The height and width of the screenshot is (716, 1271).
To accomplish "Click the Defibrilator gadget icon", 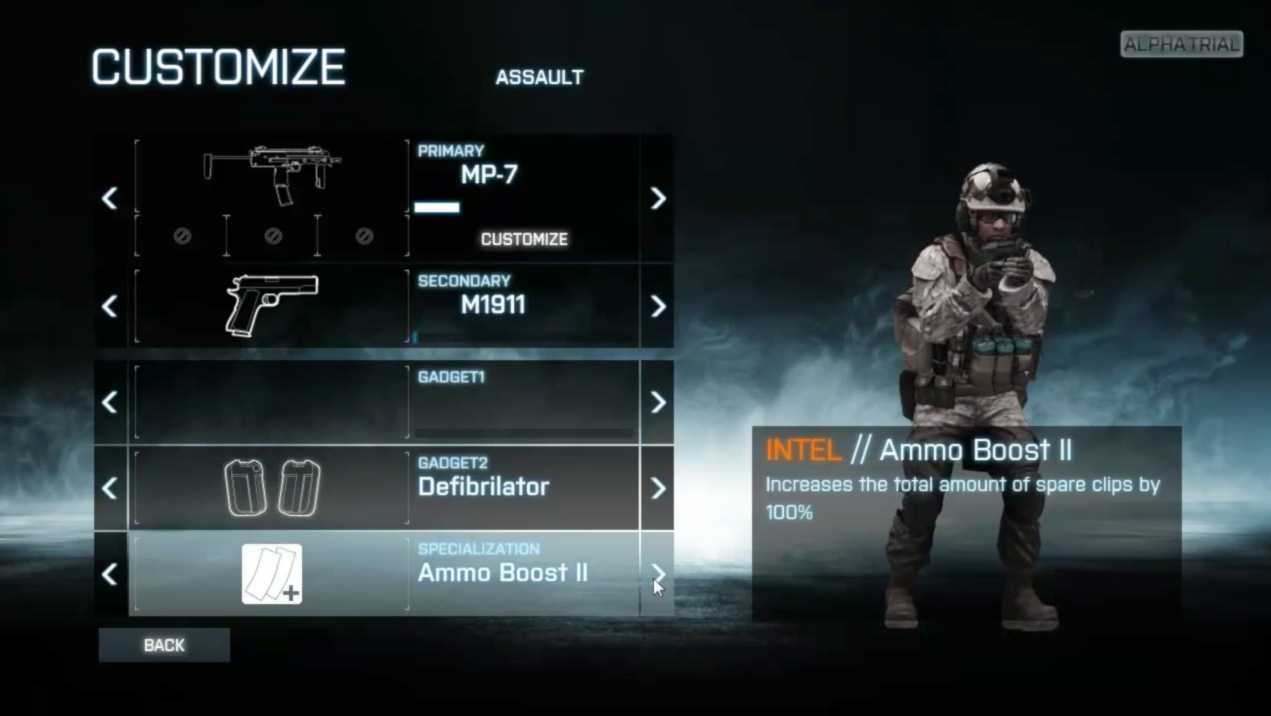I will pos(271,488).
